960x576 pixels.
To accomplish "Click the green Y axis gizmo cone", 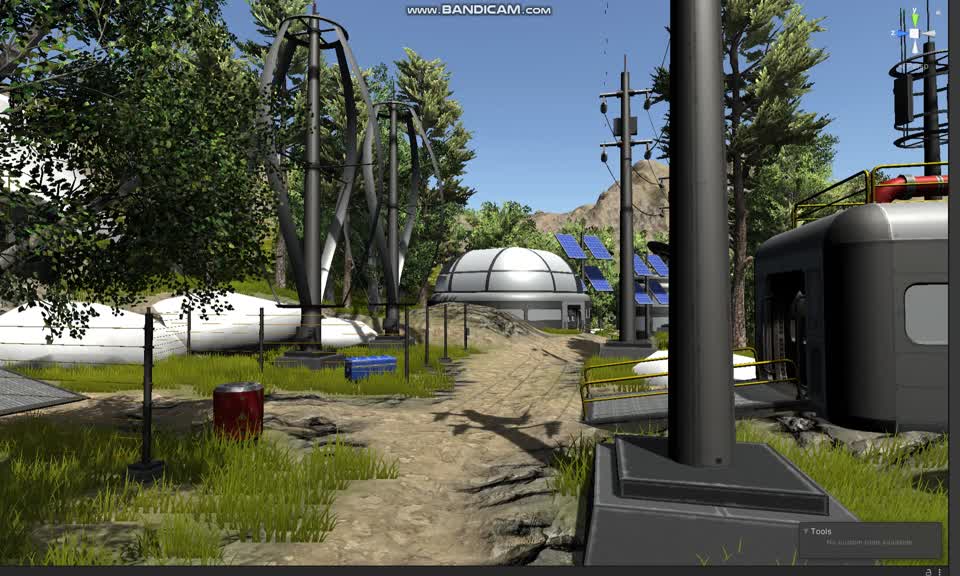I will point(913,18).
